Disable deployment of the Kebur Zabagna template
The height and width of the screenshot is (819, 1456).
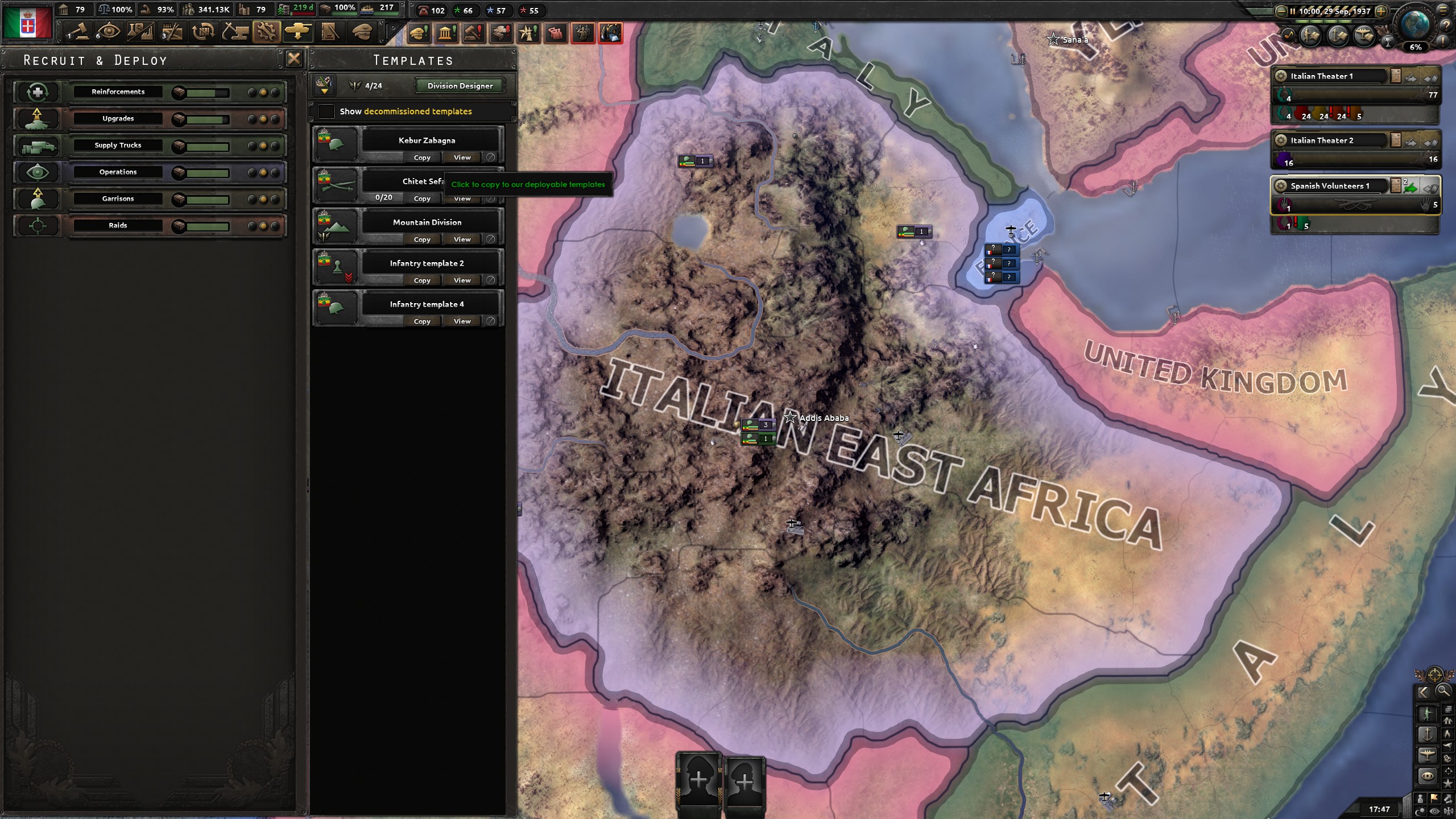pos(490,158)
